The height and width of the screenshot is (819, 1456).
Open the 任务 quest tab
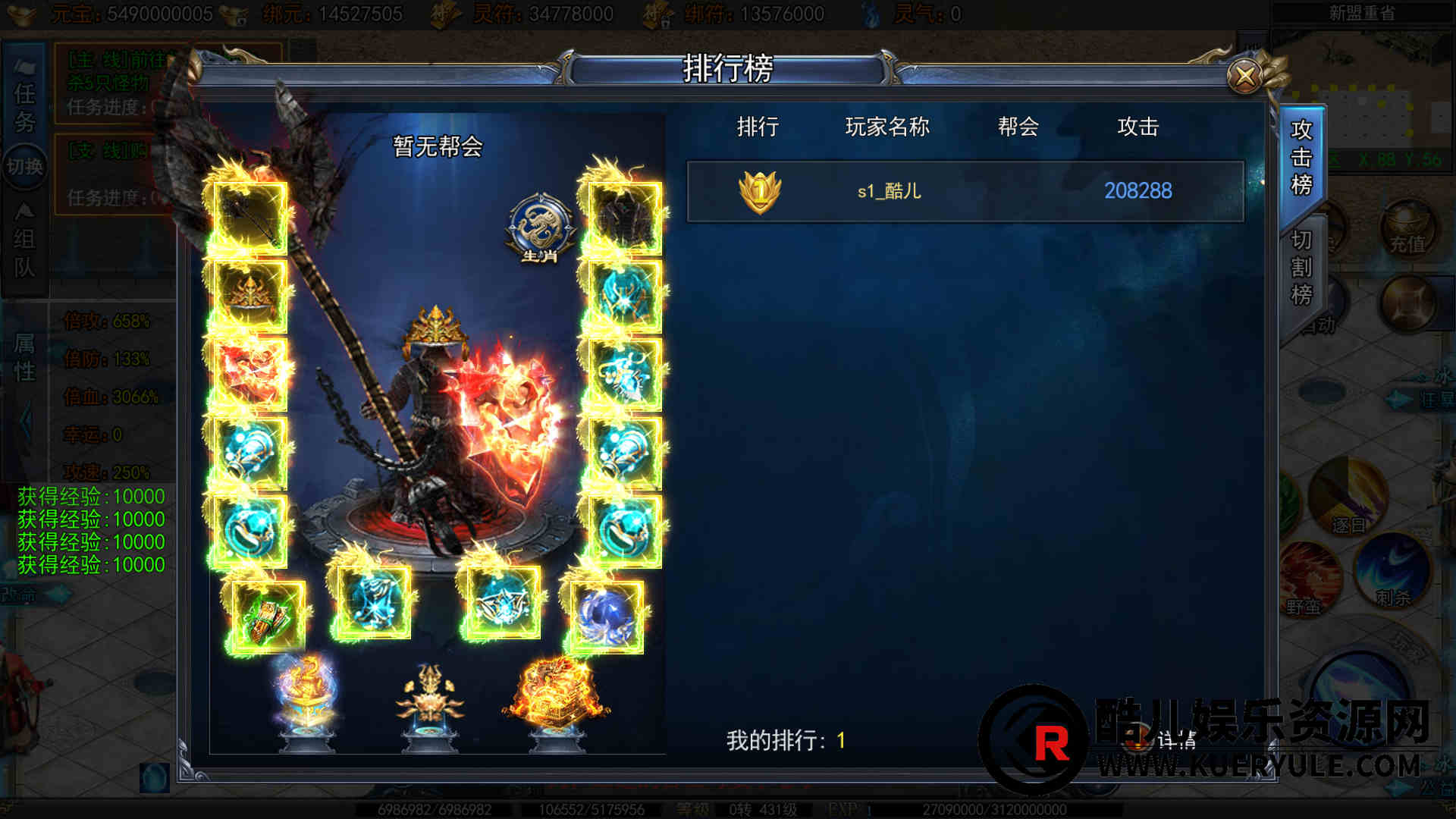[x=24, y=108]
